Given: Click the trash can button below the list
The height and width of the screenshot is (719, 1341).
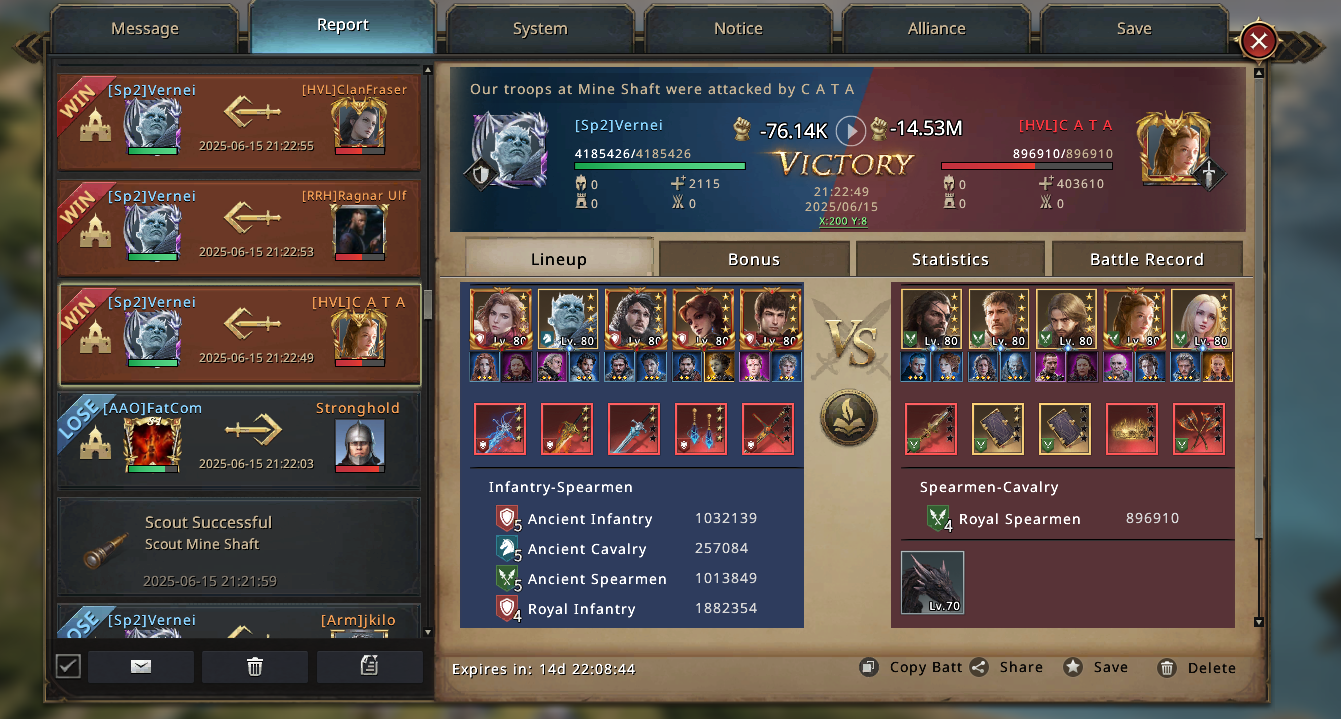Looking at the screenshot, I should coord(255,667).
